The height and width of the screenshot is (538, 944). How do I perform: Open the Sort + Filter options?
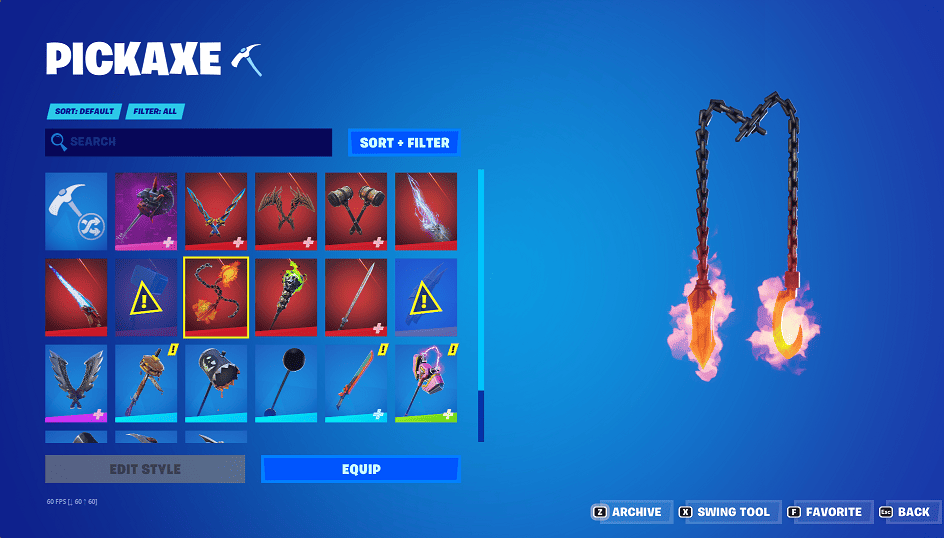[x=404, y=143]
